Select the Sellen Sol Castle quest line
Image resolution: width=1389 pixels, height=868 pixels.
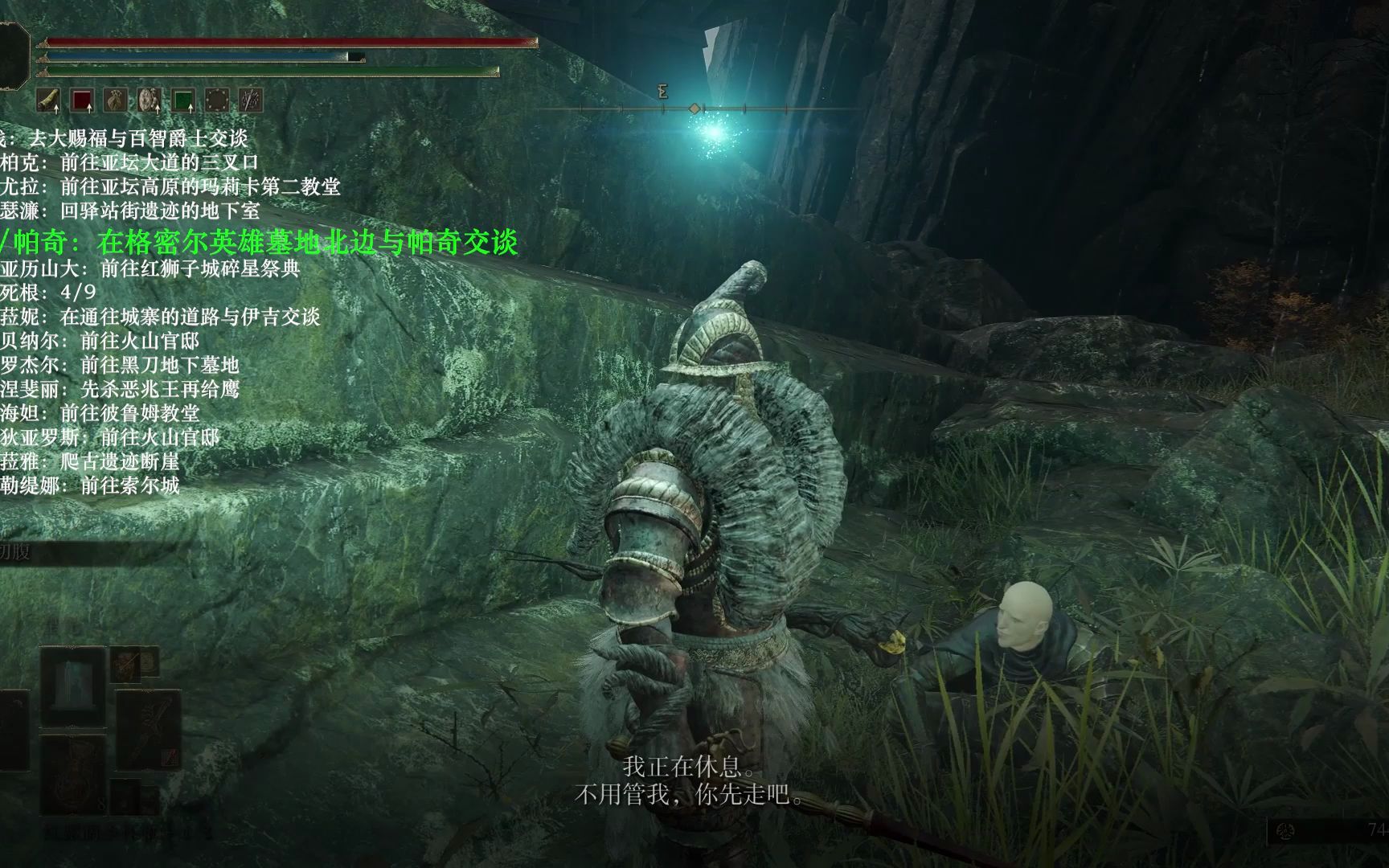[x=89, y=485]
